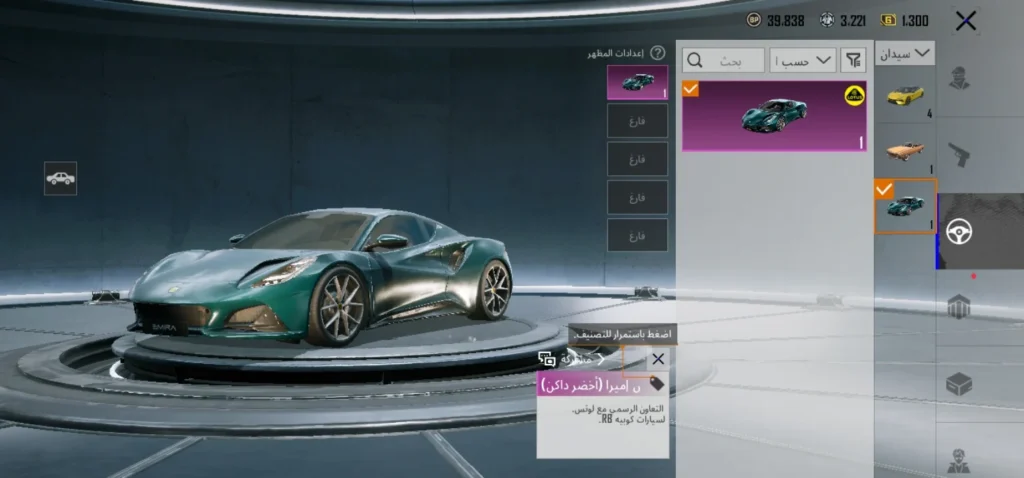Show appearance settings help question mark
The height and width of the screenshot is (478, 1024).
[657, 53]
